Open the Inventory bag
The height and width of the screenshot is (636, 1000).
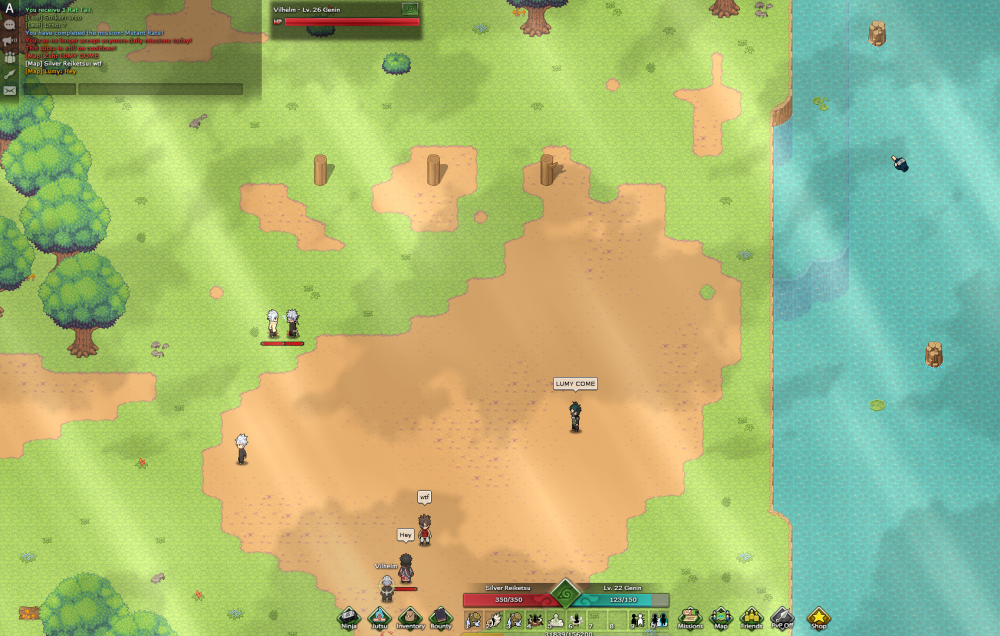(410, 617)
